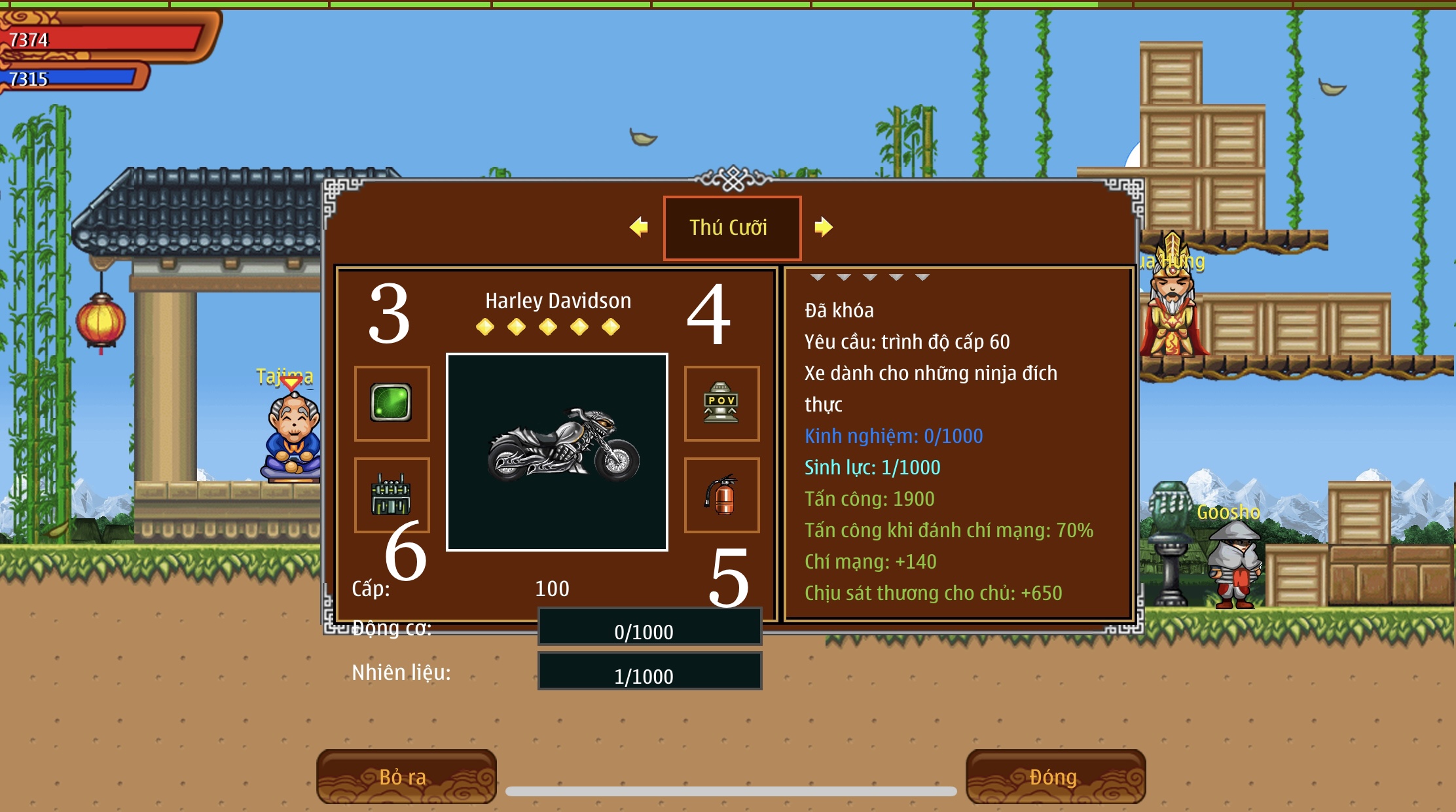The height and width of the screenshot is (812, 1456).
Task: Click the left yellow arrow beside Thú Cưỡi
Action: (x=639, y=227)
